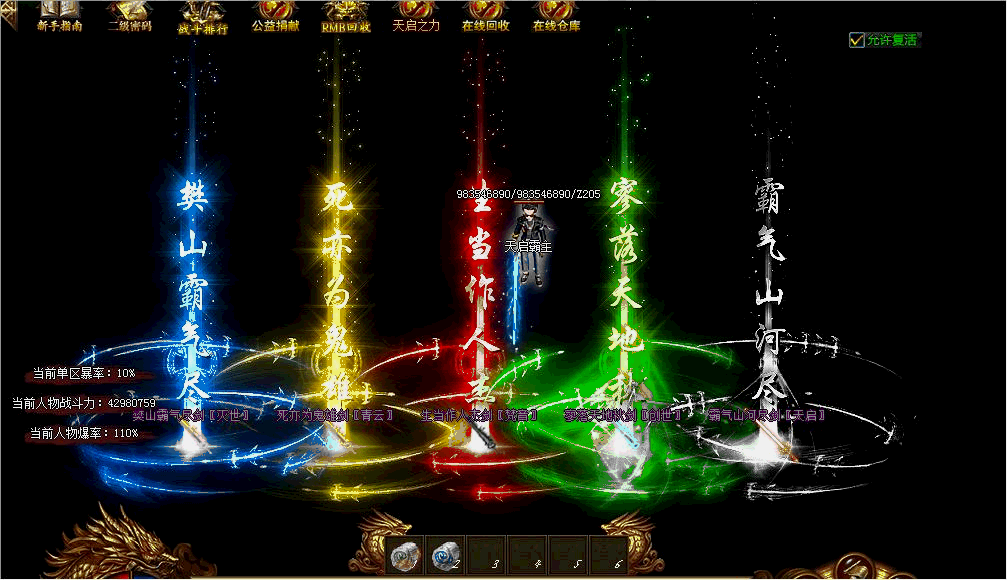Open the RMB回收 recycling menu
Viewport: 1007px width, 580px height.
click(x=346, y=16)
